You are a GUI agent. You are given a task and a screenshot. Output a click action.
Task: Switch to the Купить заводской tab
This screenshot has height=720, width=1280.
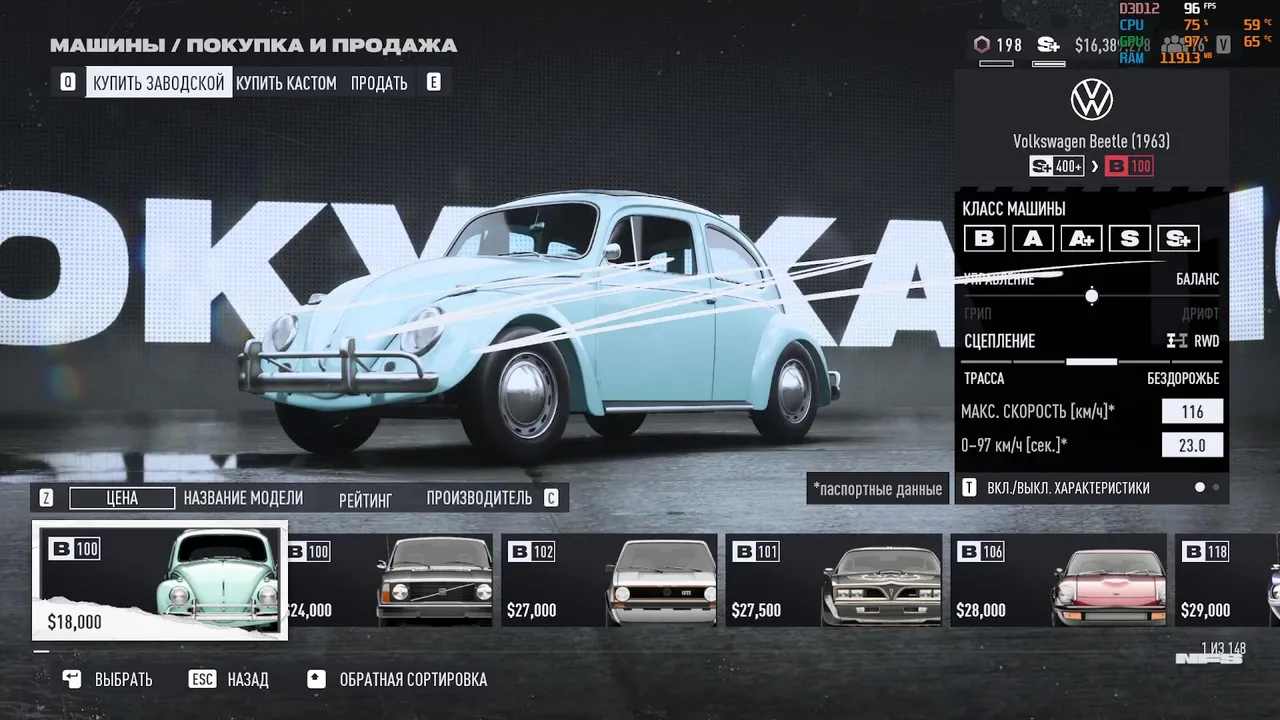[158, 83]
